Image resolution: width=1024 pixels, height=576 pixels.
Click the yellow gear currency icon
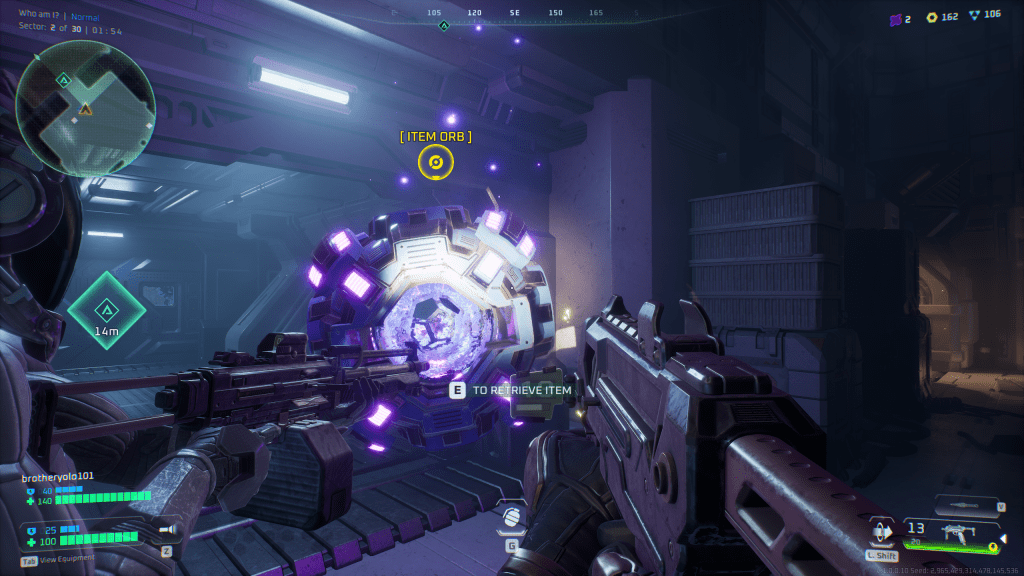point(932,17)
